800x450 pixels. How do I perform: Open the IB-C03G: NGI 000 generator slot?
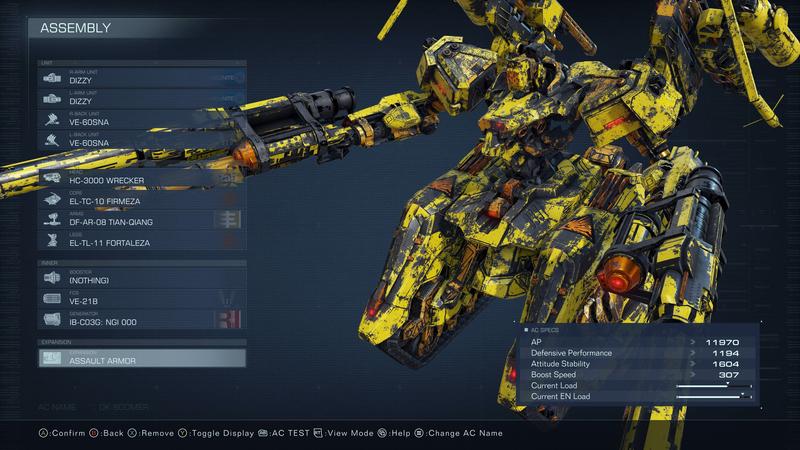coord(140,320)
